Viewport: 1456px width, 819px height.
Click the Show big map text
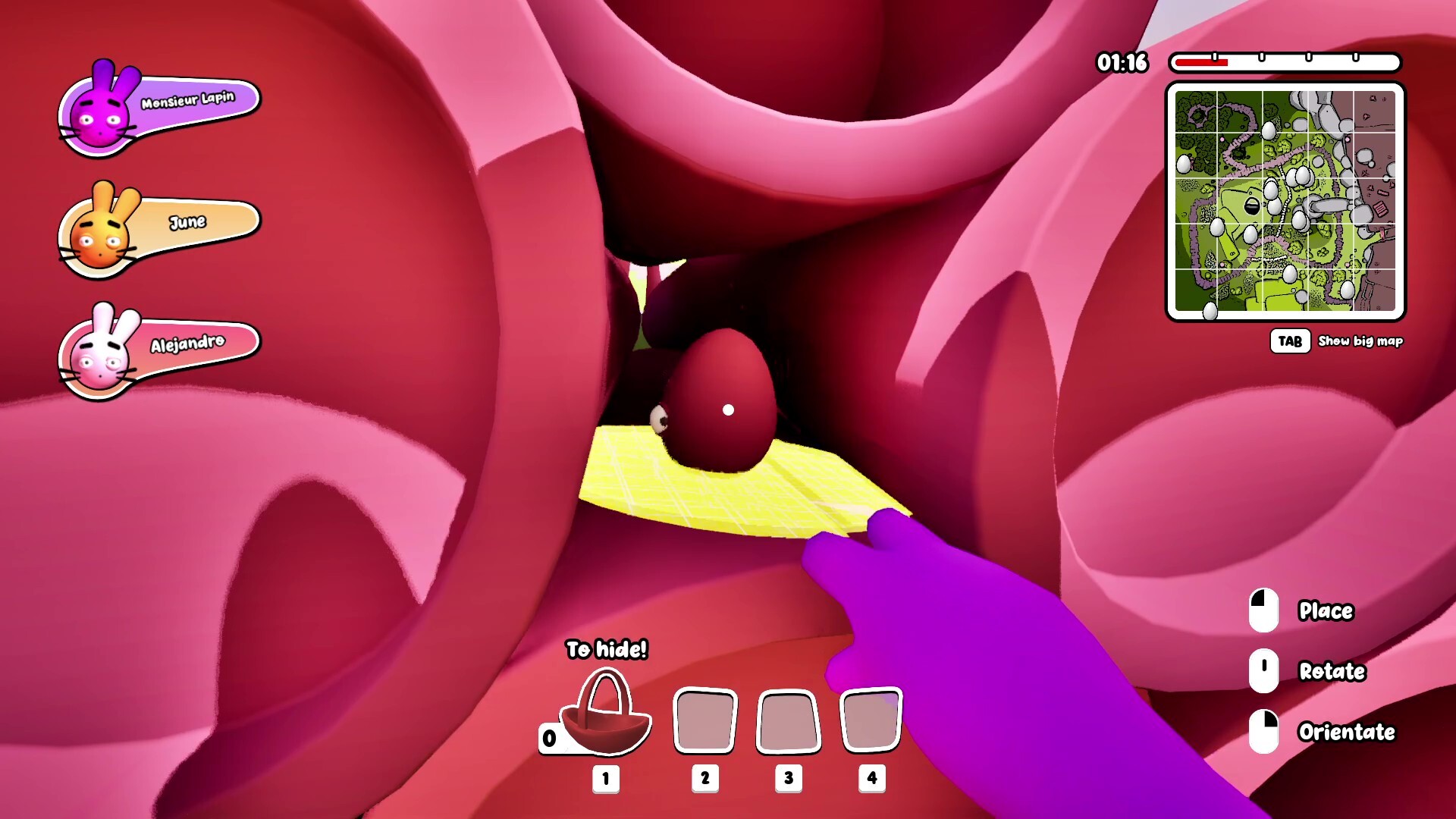(1360, 342)
